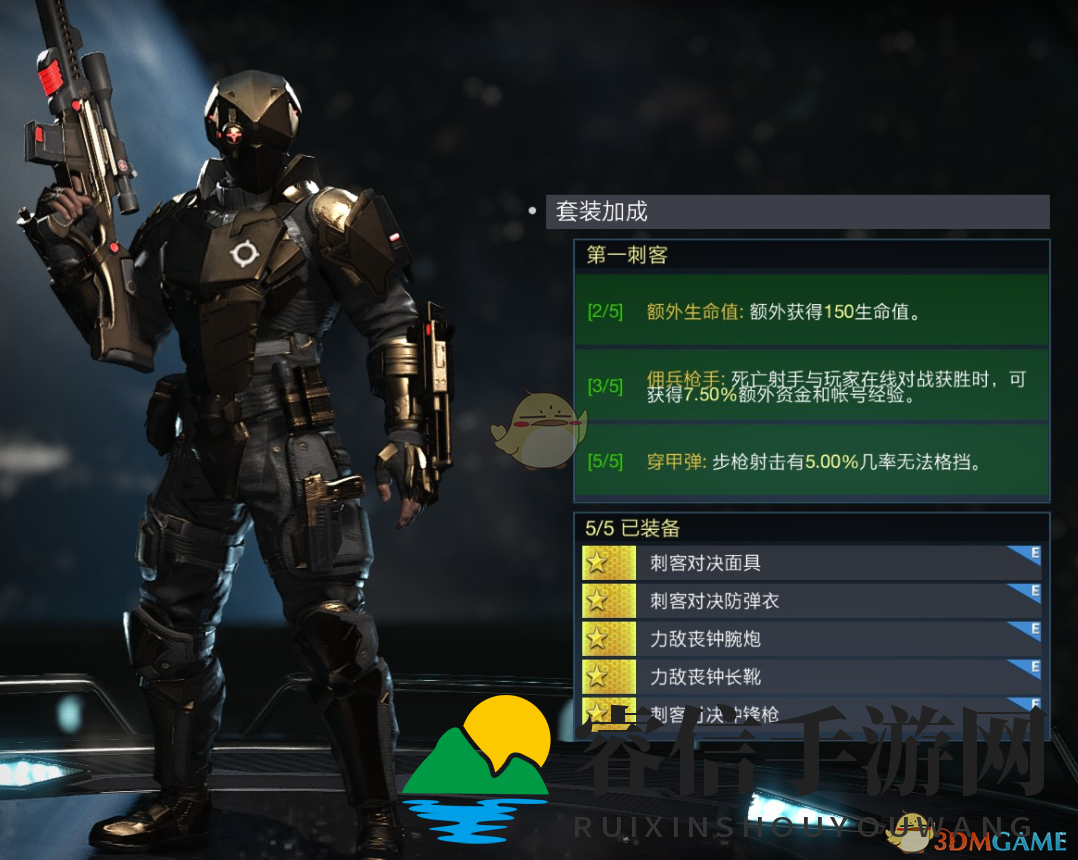Image resolution: width=1078 pixels, height=860 pixels.
Task: Click the 力敌丧钟腕炮 gear row
Action: 811,639
